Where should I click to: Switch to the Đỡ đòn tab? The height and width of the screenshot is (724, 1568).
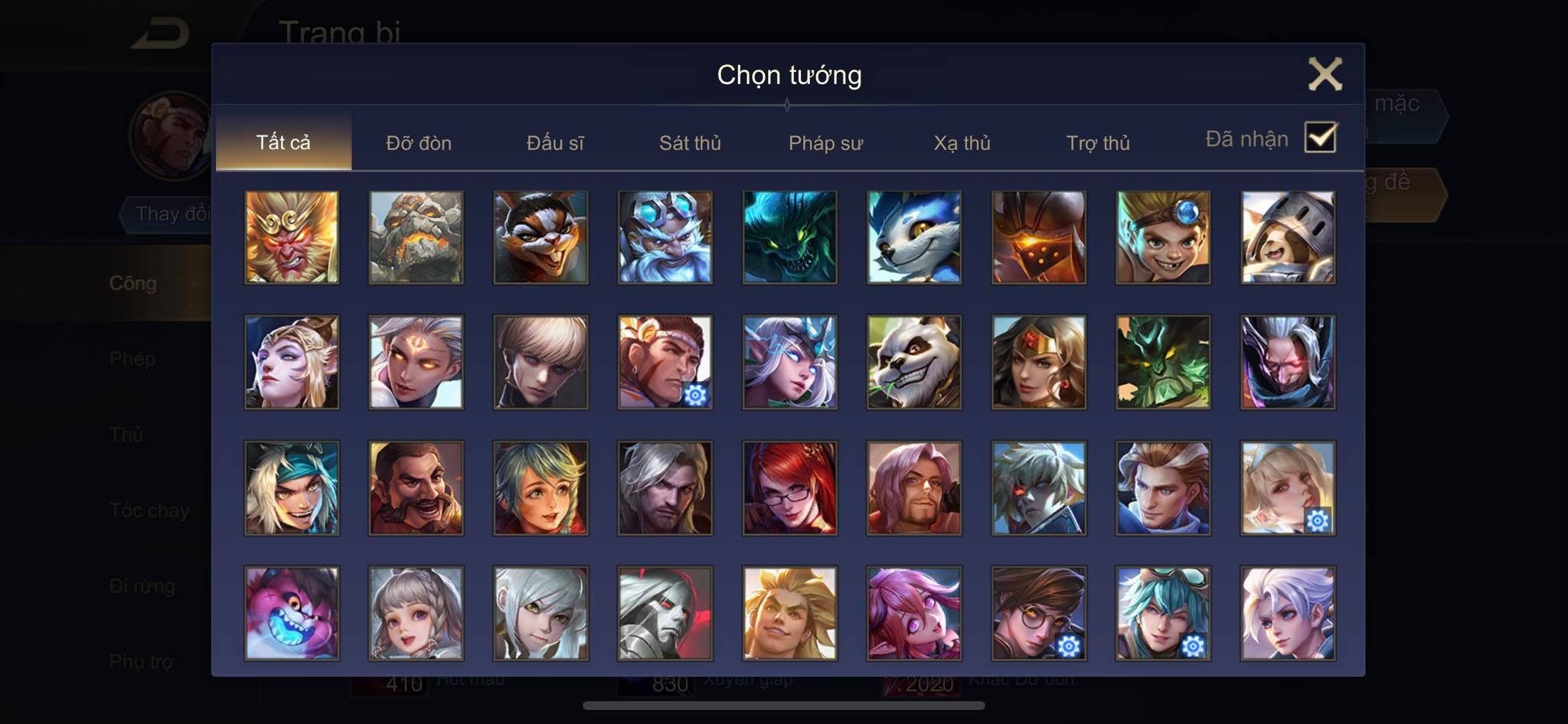419,143
